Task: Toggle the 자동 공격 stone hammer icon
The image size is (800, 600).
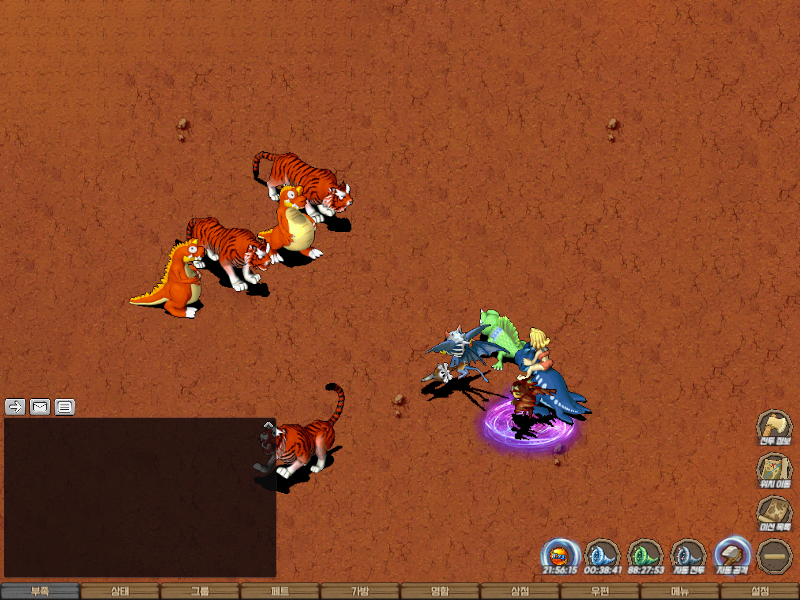Action: [x=731, y=554]
